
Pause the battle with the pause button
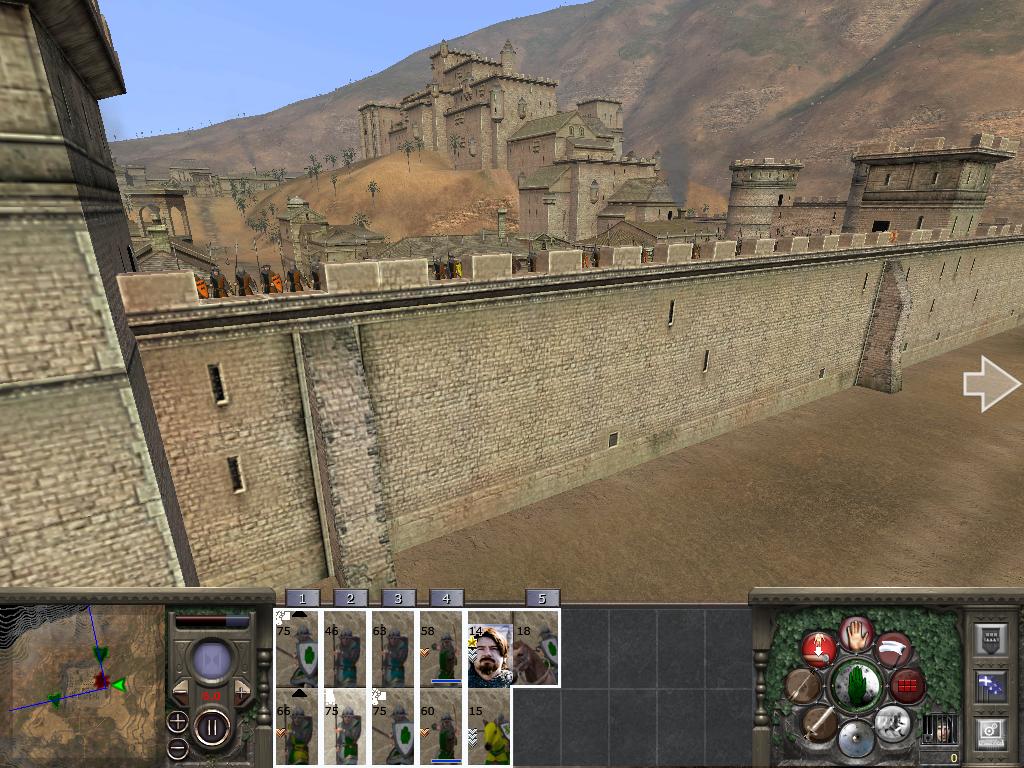click(x=212, y=725)
